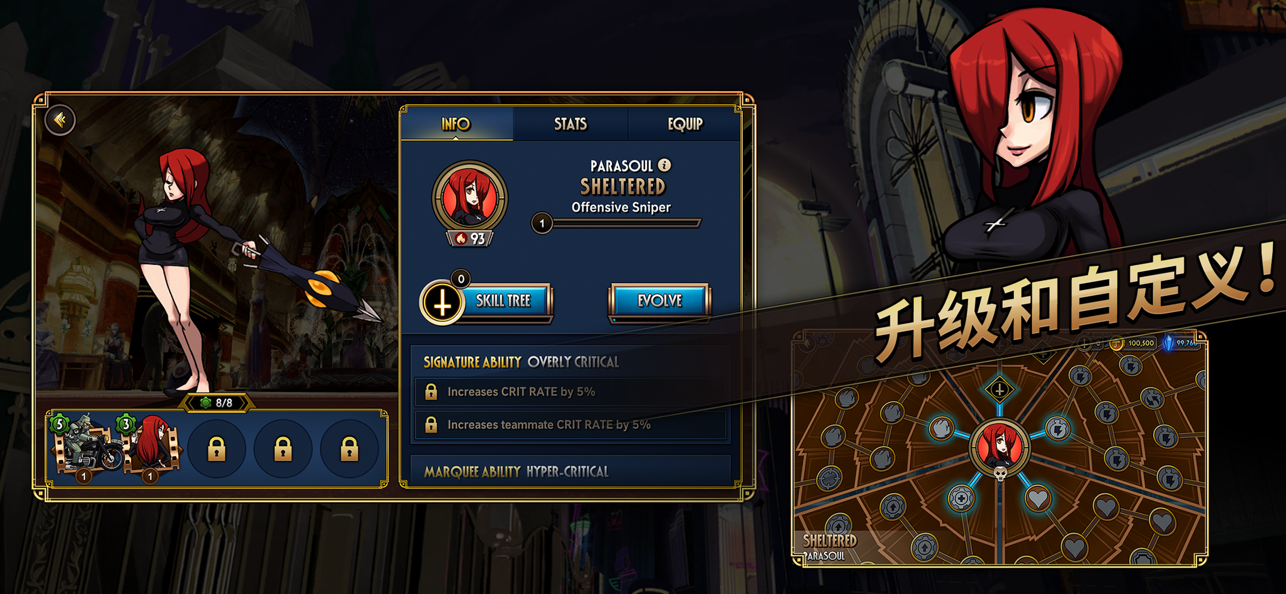This screenshot has height=594, width=1286.
Task: Select the motorcycle move card in the loadout
Action: 85,448
